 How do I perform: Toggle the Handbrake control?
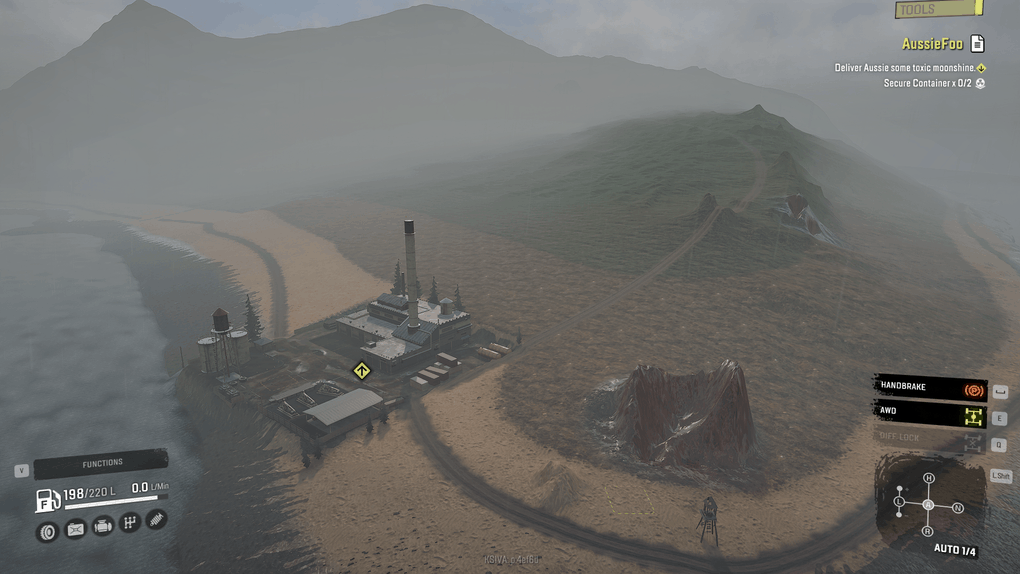click(930, 387)
